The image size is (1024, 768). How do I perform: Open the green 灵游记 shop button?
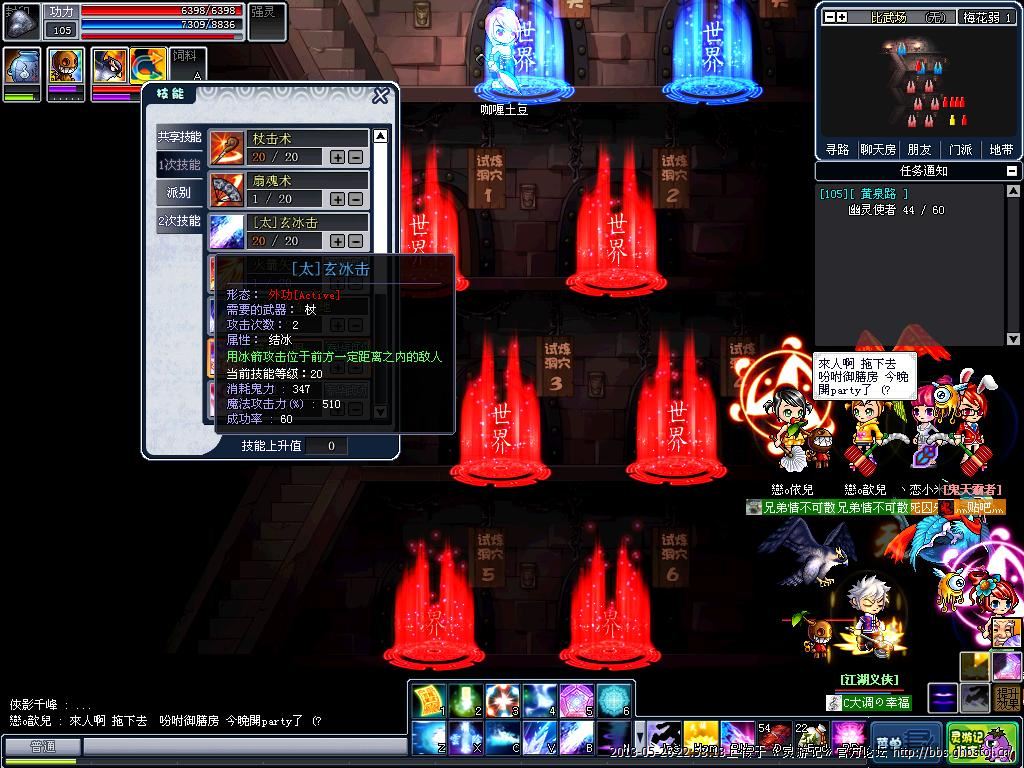click(968, 740)
